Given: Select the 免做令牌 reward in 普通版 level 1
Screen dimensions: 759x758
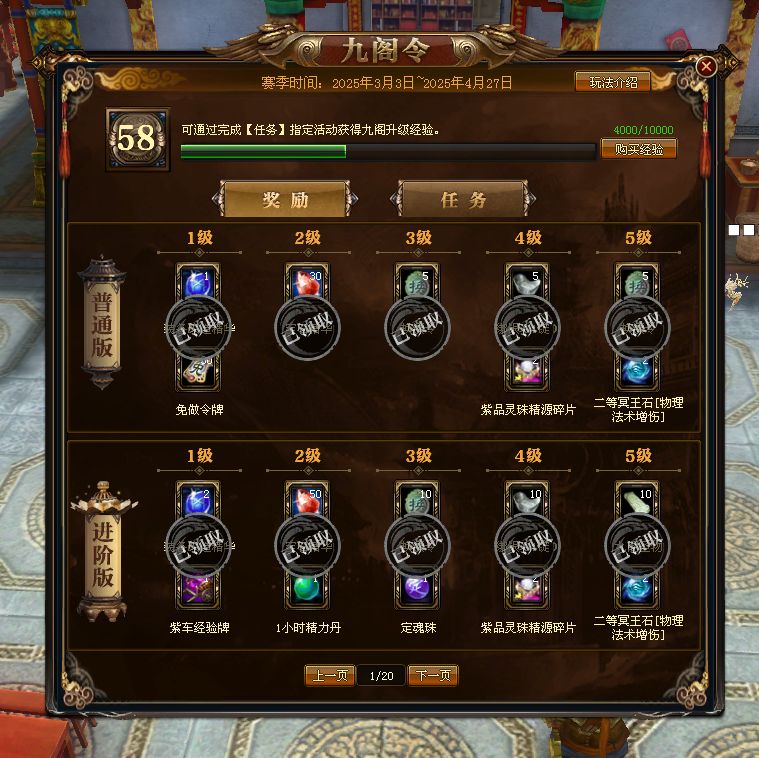Looking at the screenshot, I should (x=197, y=370).
